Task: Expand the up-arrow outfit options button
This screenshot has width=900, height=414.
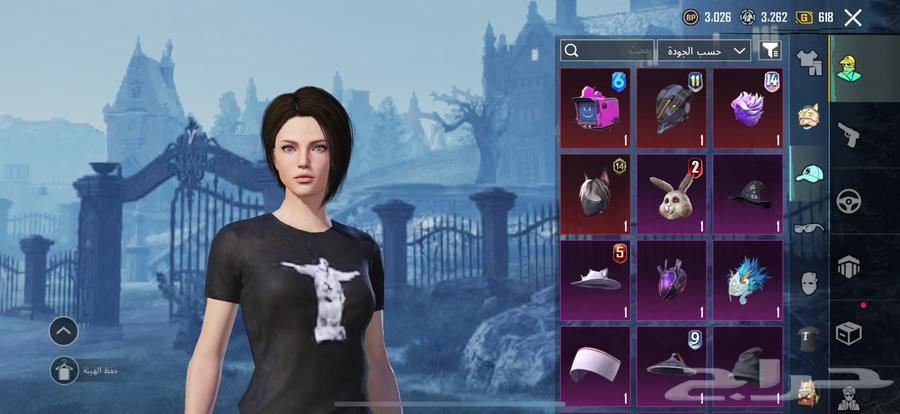Action: point(63,330)
